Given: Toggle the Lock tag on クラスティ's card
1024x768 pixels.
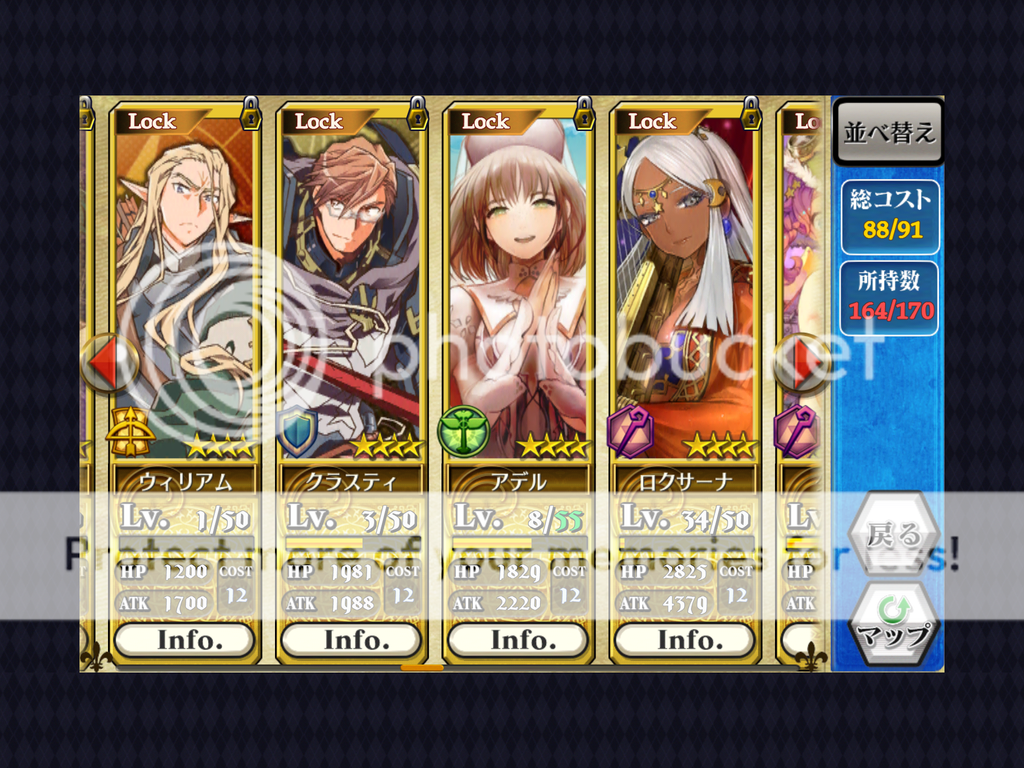Looking at the screenshot, I should [x=320, y=122].
